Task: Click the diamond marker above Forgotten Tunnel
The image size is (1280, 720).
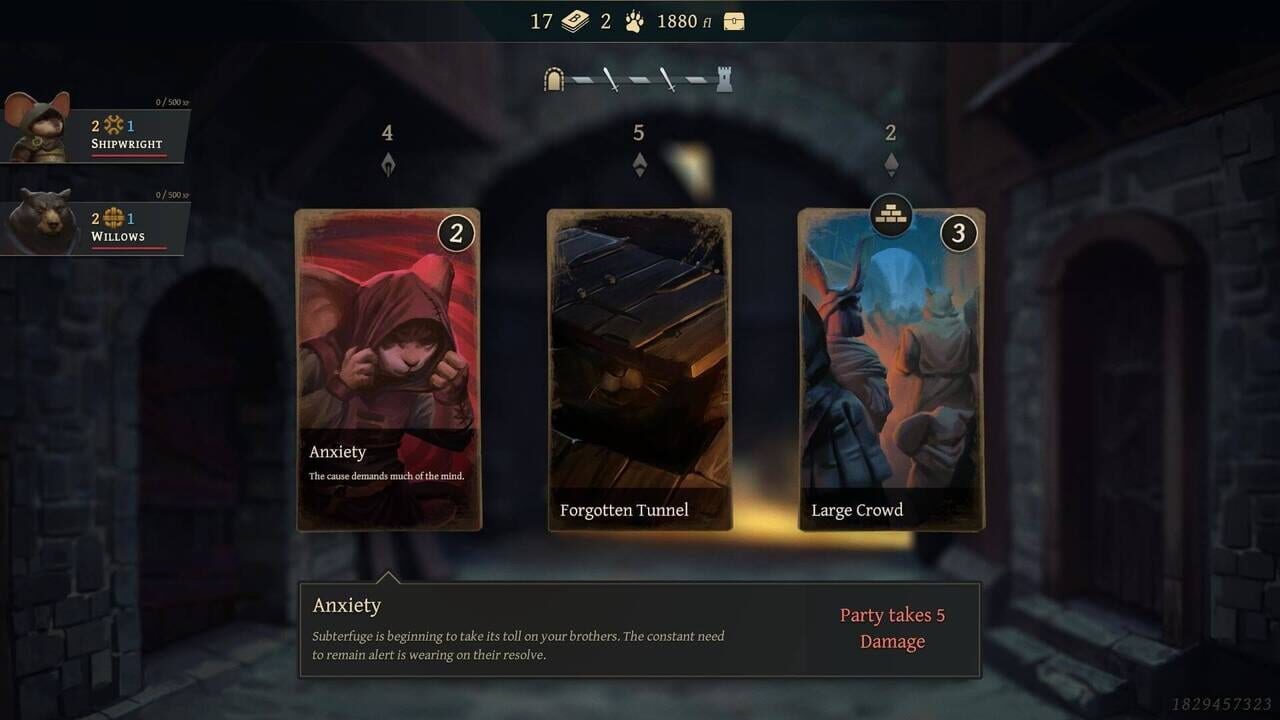Action: [639, 163]
